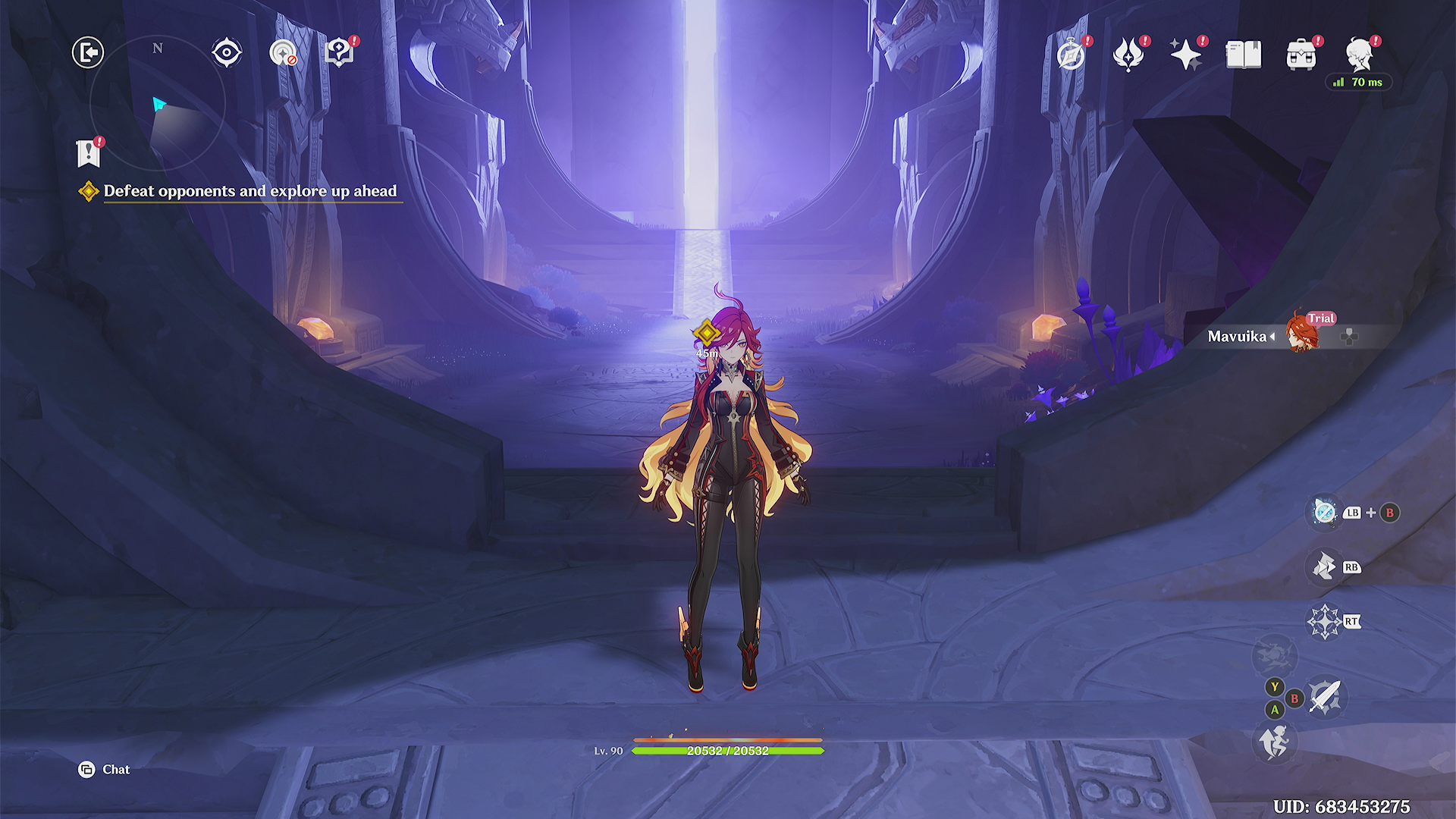Toggle the eye-shaped Elemental Sight icon
This screenshot has width=1456, height=819.
point(227,53)
